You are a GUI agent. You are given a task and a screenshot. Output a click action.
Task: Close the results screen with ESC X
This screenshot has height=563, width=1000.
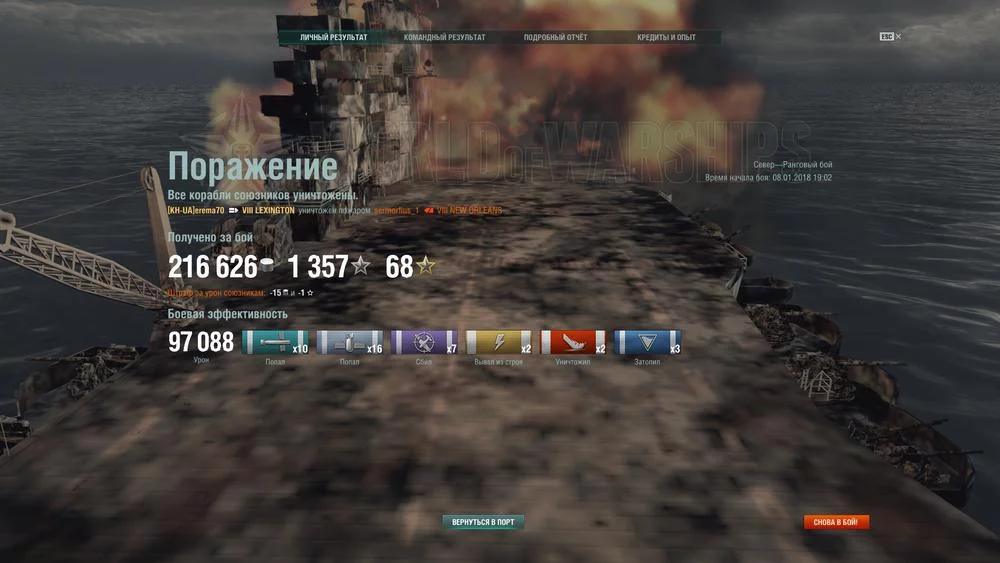(890, 36)
